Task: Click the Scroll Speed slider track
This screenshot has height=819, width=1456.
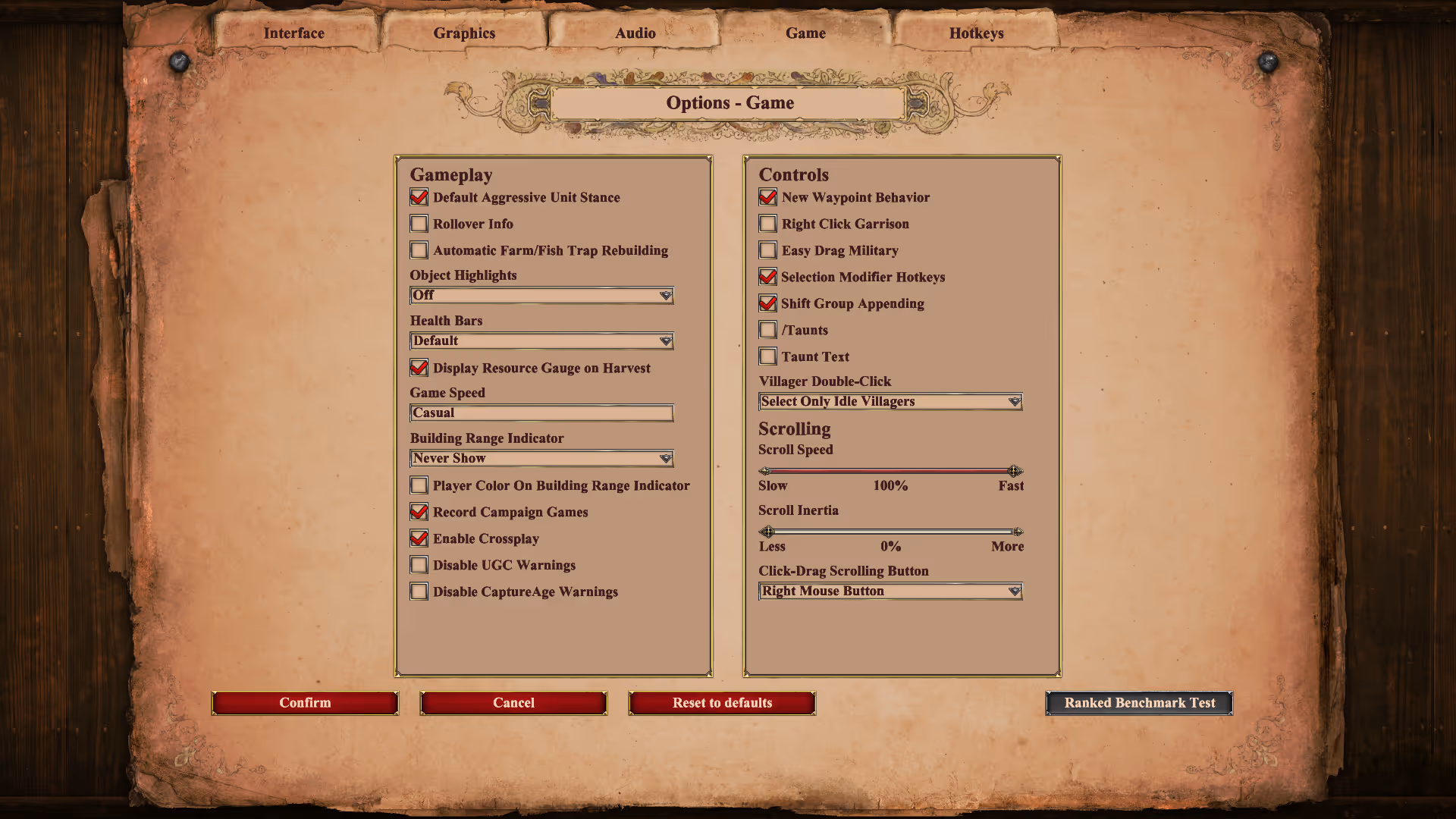Action: point(890,471)
